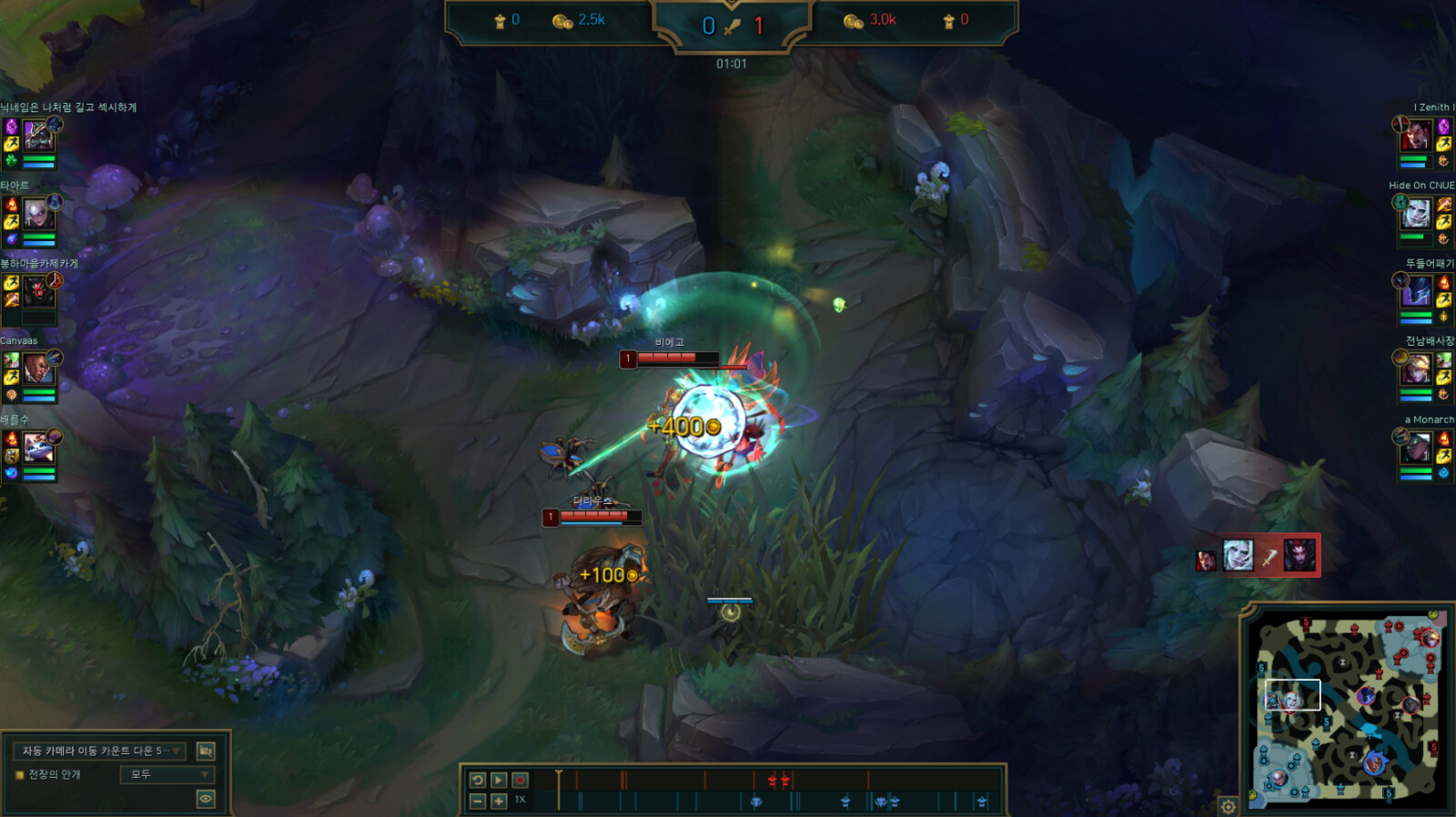Open the auto camera mode dropdown
This screenshot has height=817, width=1456.
click(100, 751)
